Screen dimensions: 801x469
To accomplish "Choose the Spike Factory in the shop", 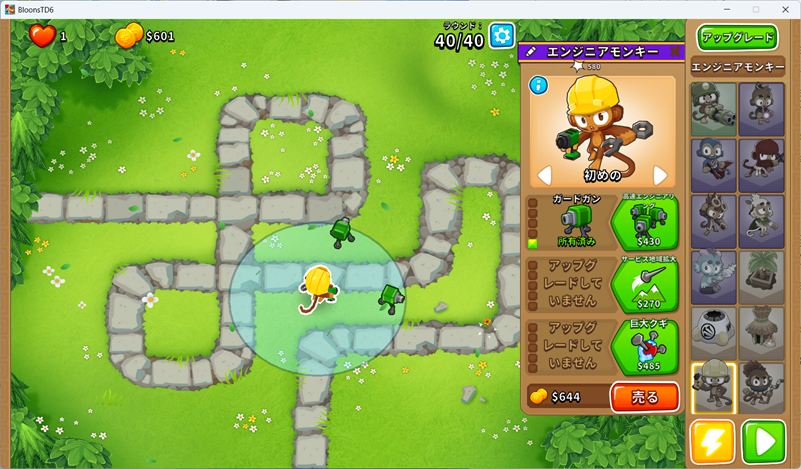I will click(x=713, y=333).
